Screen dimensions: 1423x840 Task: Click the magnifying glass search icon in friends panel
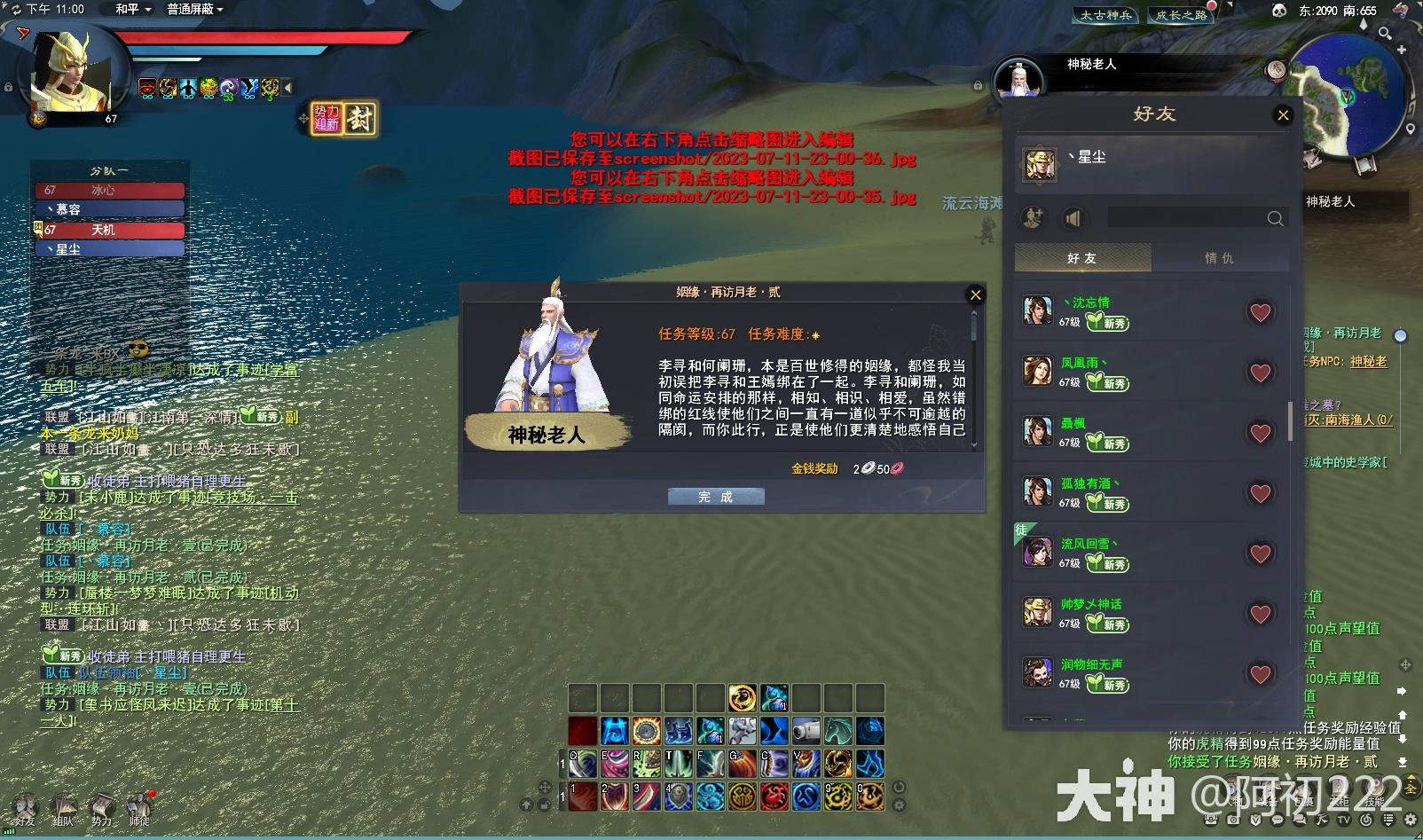click(1276, 218)
